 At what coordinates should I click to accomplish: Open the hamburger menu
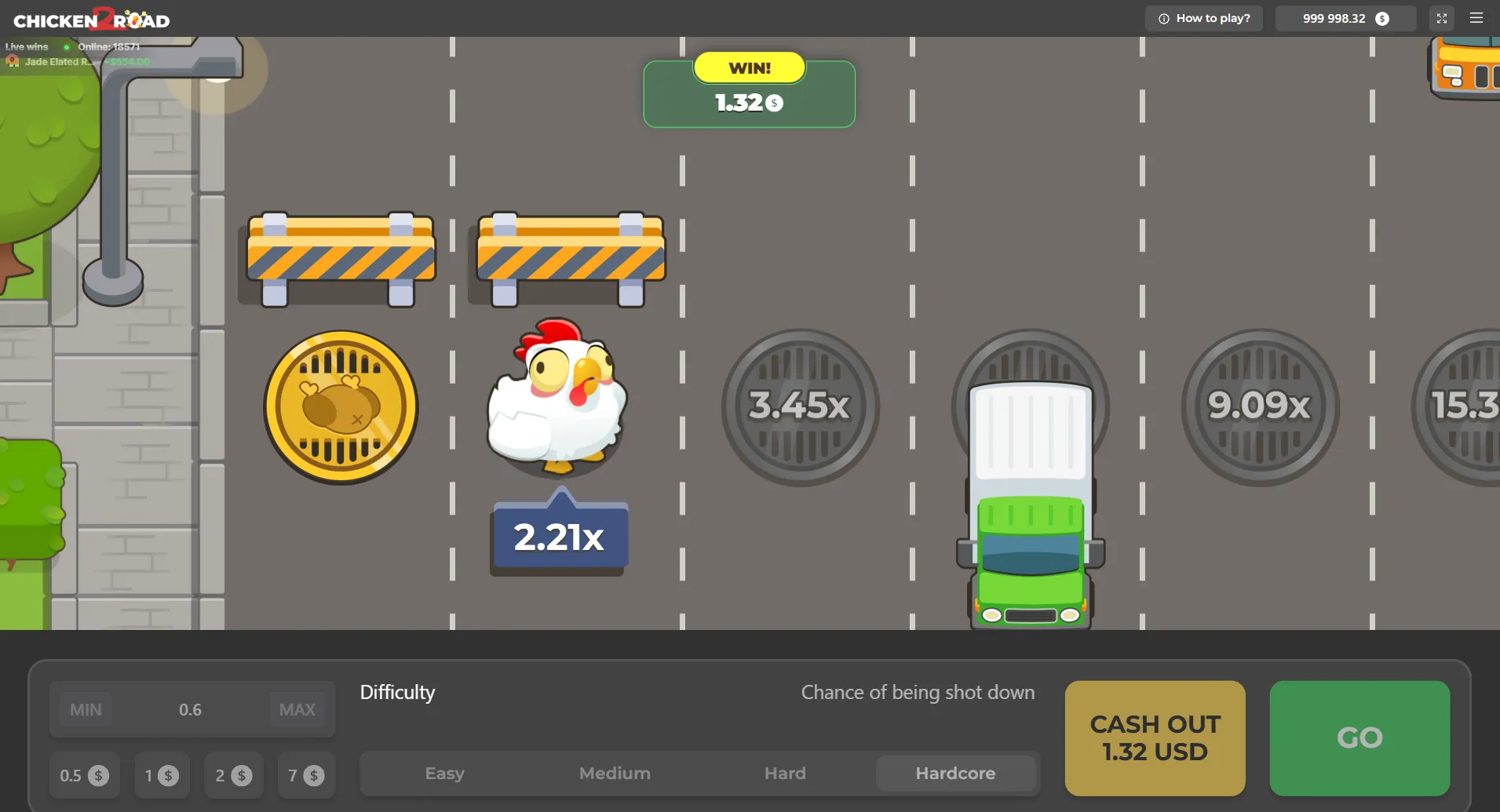pyautogui.click(x=1476, y=18)
